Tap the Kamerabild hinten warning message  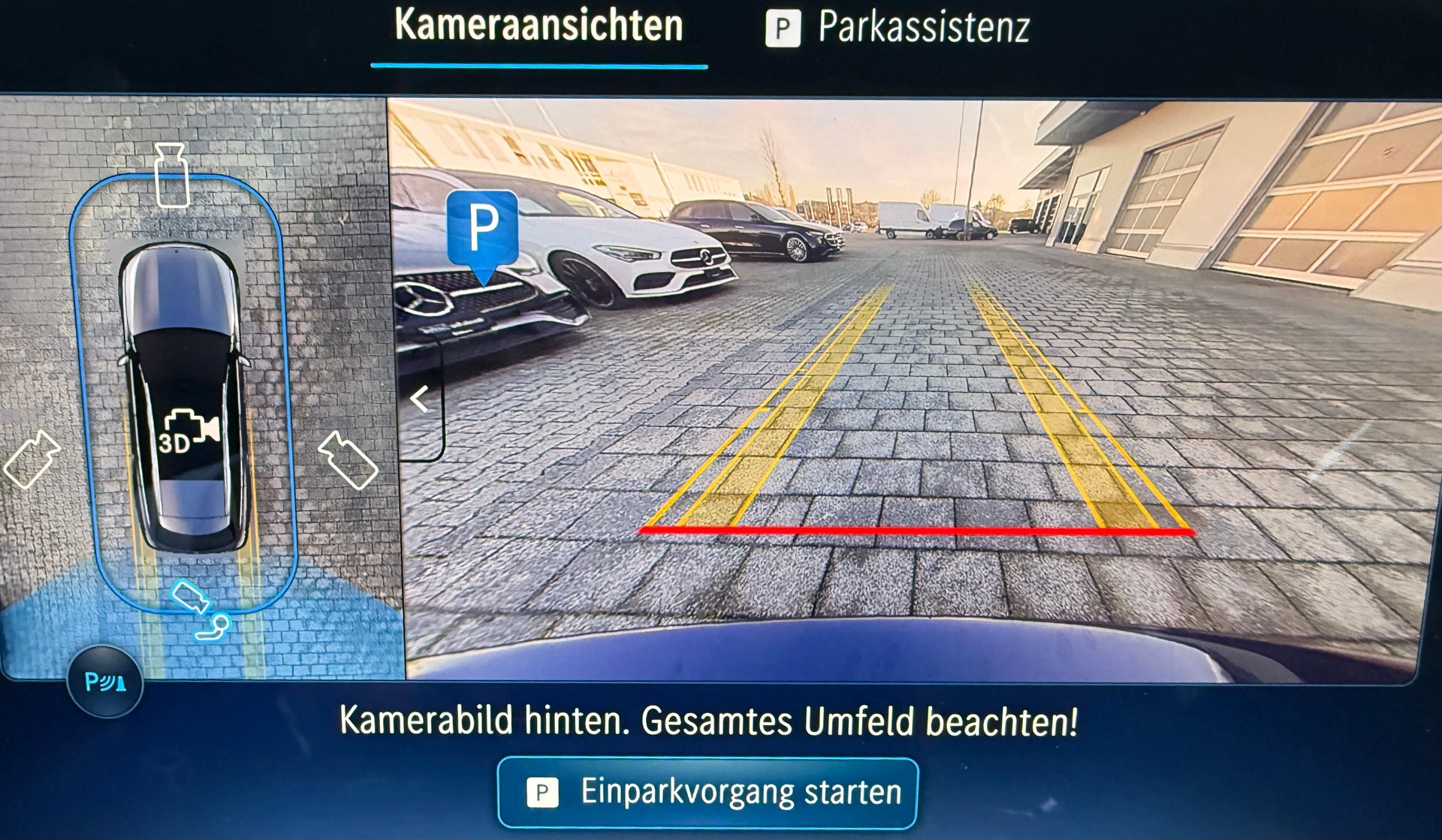point(709,722)
